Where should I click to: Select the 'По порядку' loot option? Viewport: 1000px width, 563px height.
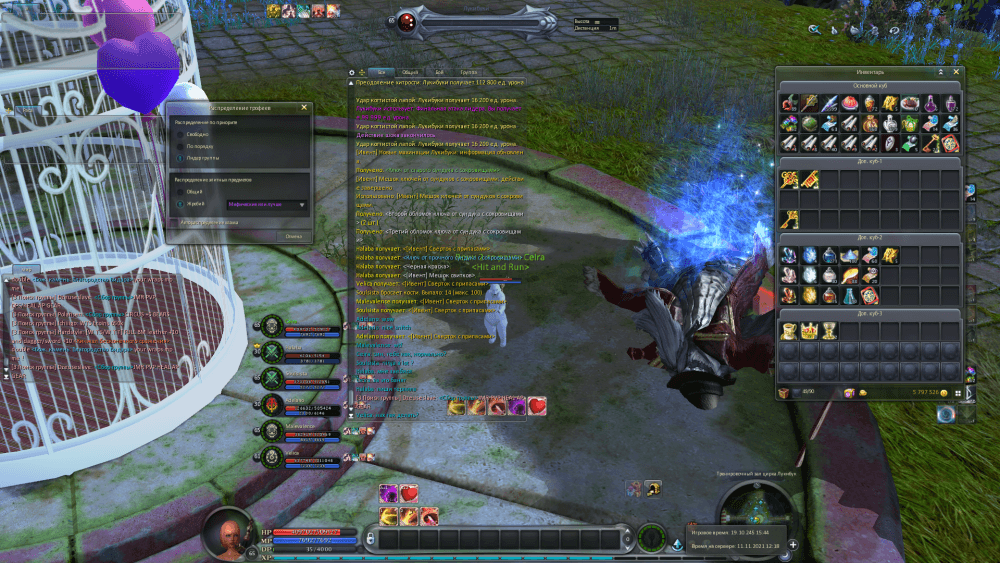point(180,145)
